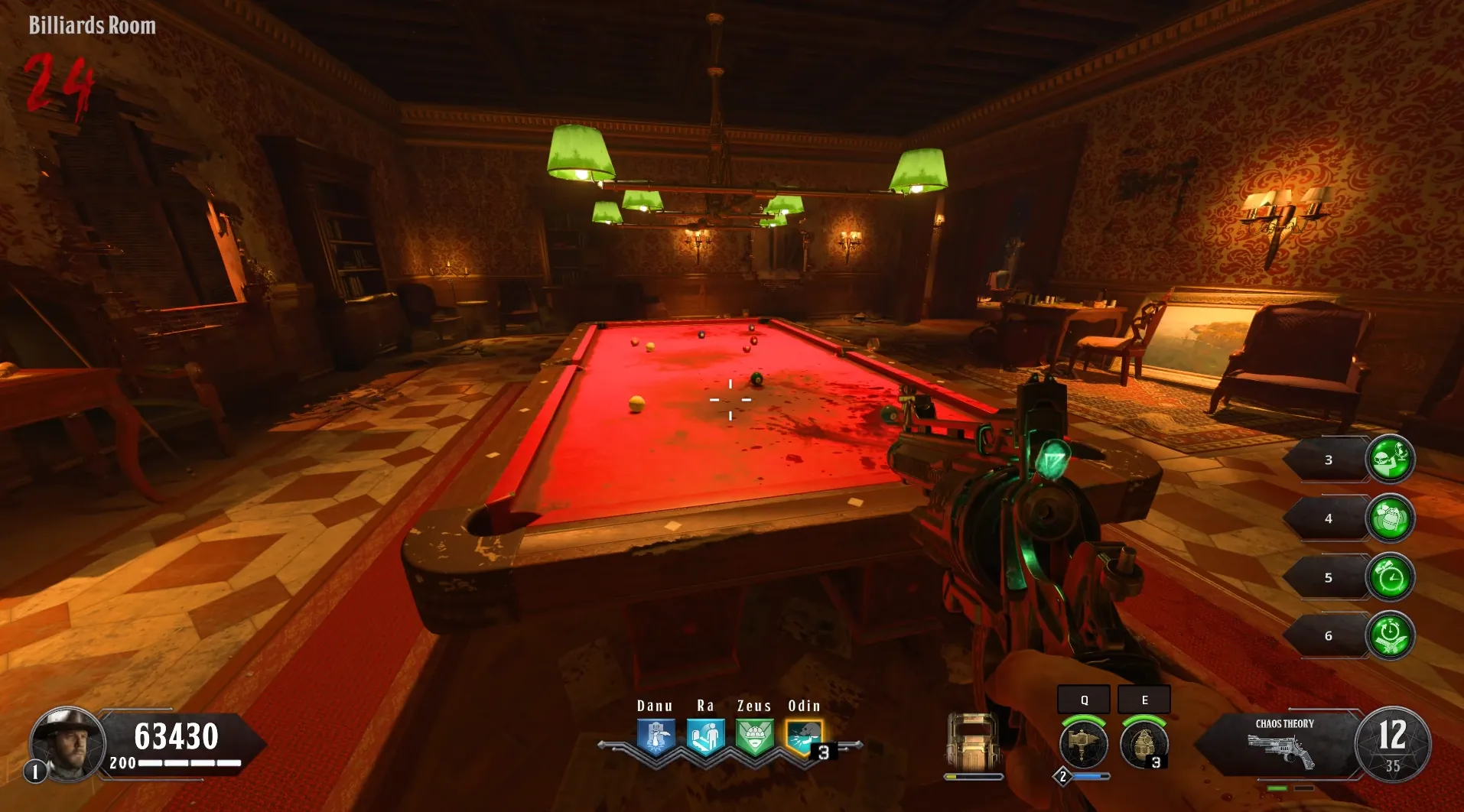Select the Danu perk icon
This screenshot has height=812, width=1464.
click(x=656, y=737)
